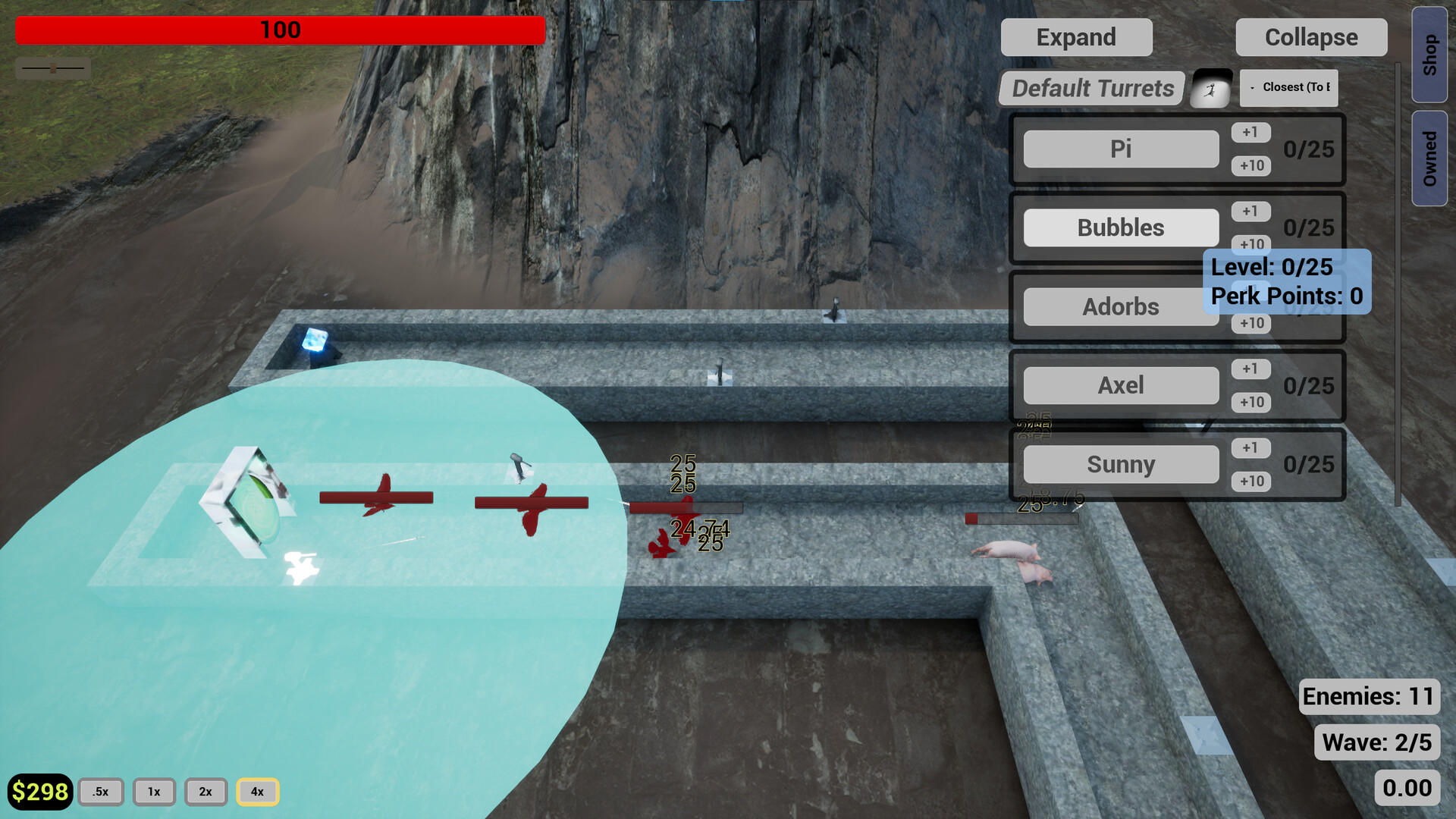
Task: Add +1 level to Axel
Action: (x=1250, y=369)
